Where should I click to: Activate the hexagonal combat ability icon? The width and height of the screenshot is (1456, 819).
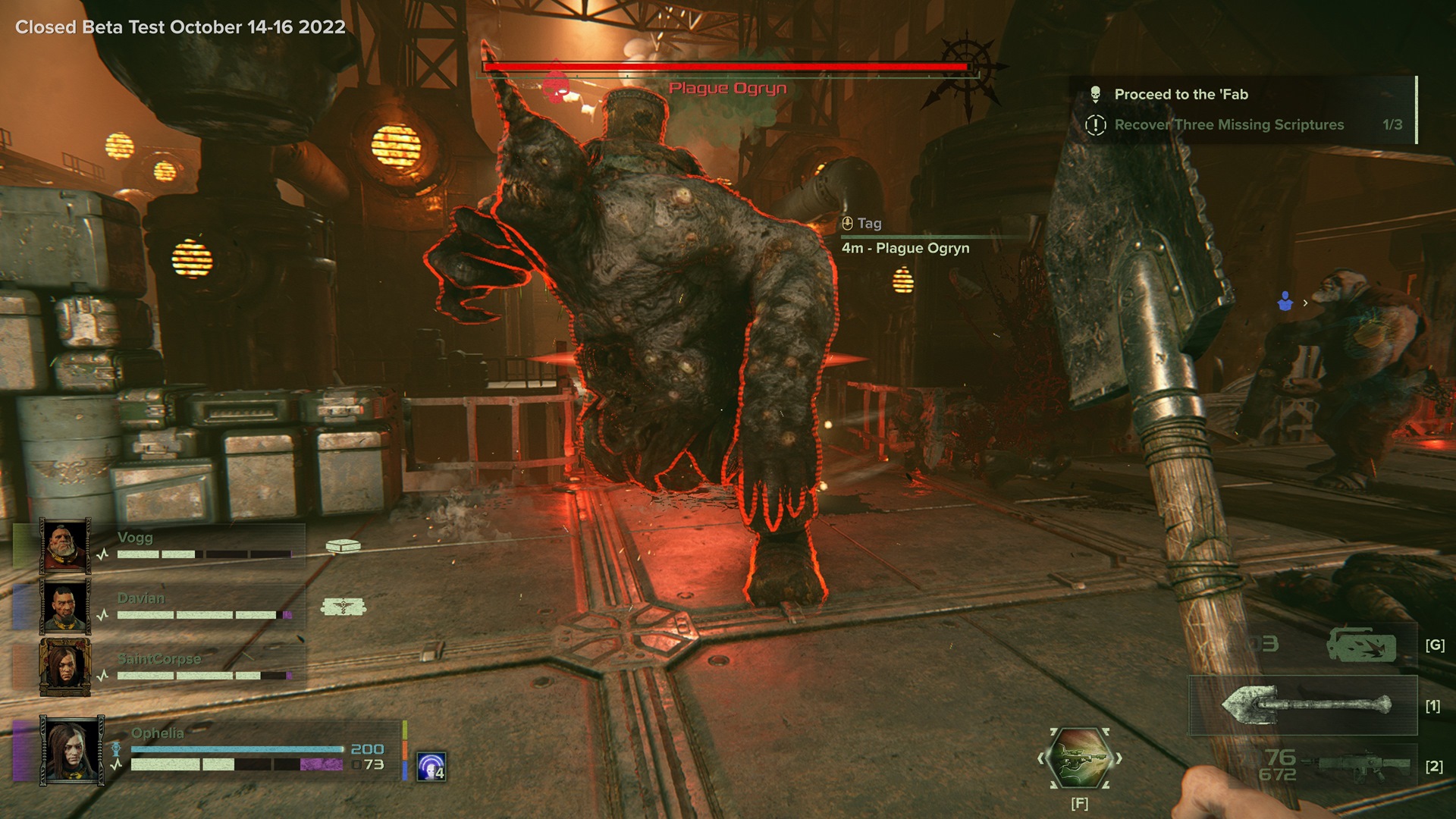pyautogui.click(x=1079, y=758)
